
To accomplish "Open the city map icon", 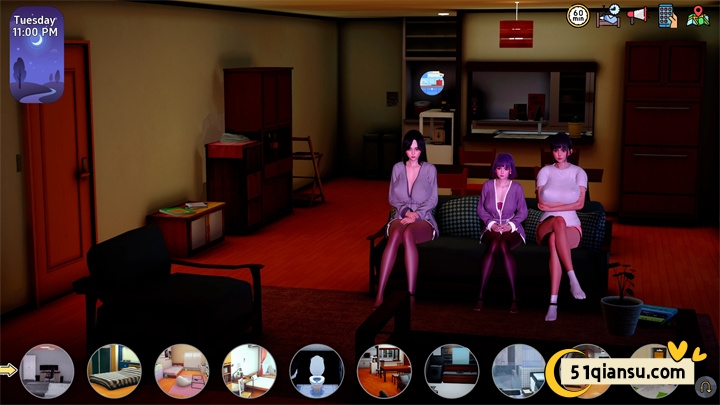I will click(697, 17).
